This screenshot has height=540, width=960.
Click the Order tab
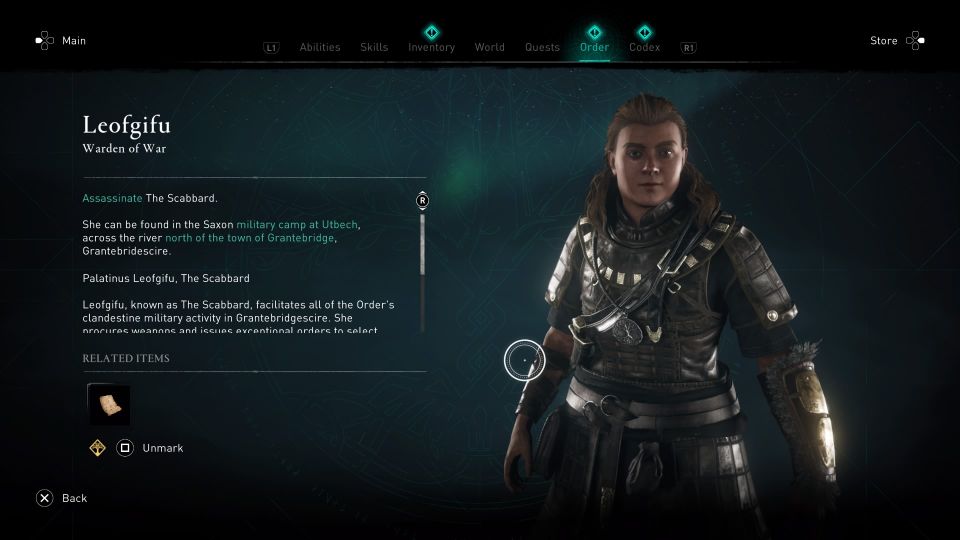pyautogui.click(x=594, y=47)
